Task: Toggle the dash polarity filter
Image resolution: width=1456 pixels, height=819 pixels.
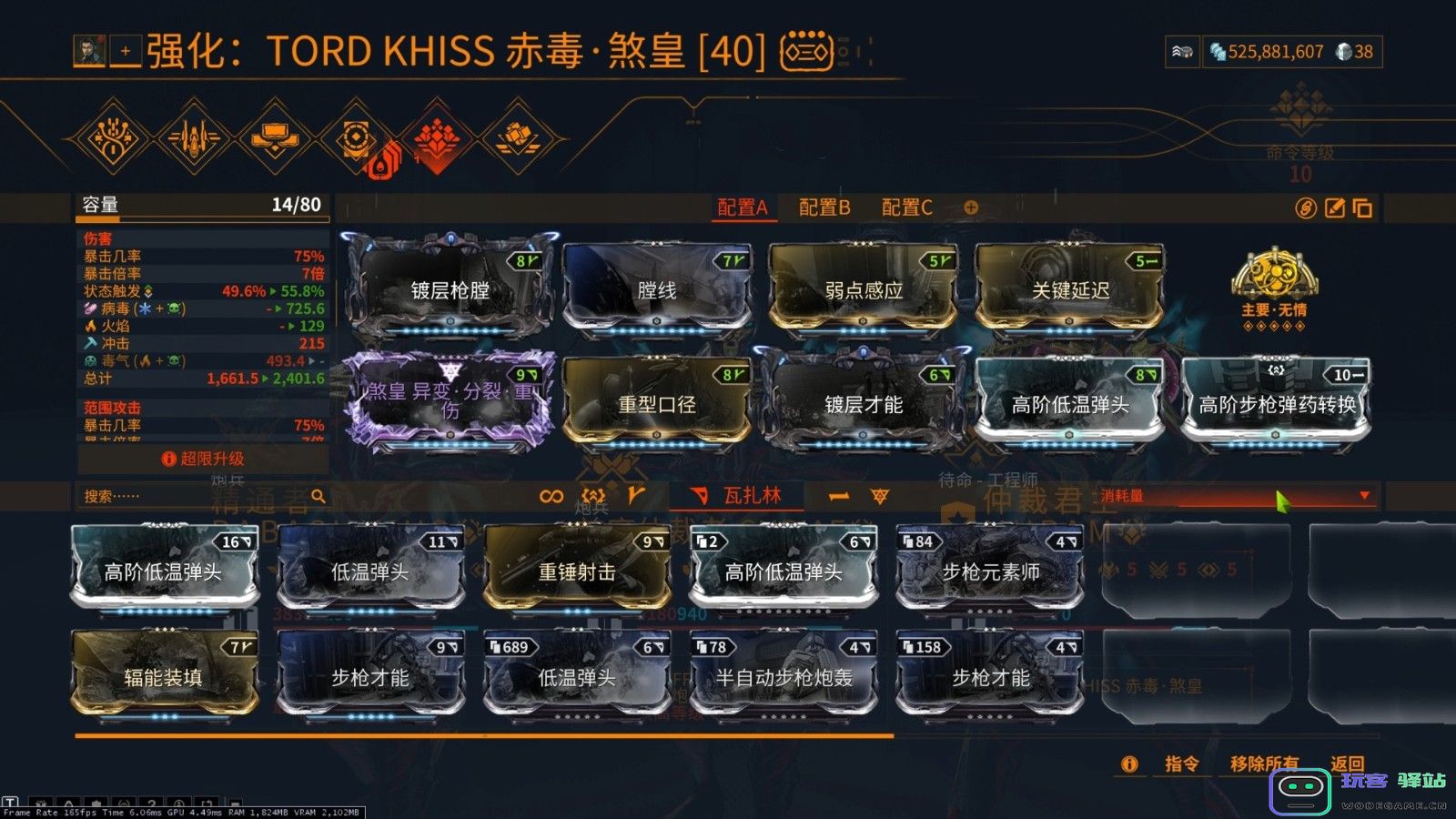Action: [x=838, y=494]
